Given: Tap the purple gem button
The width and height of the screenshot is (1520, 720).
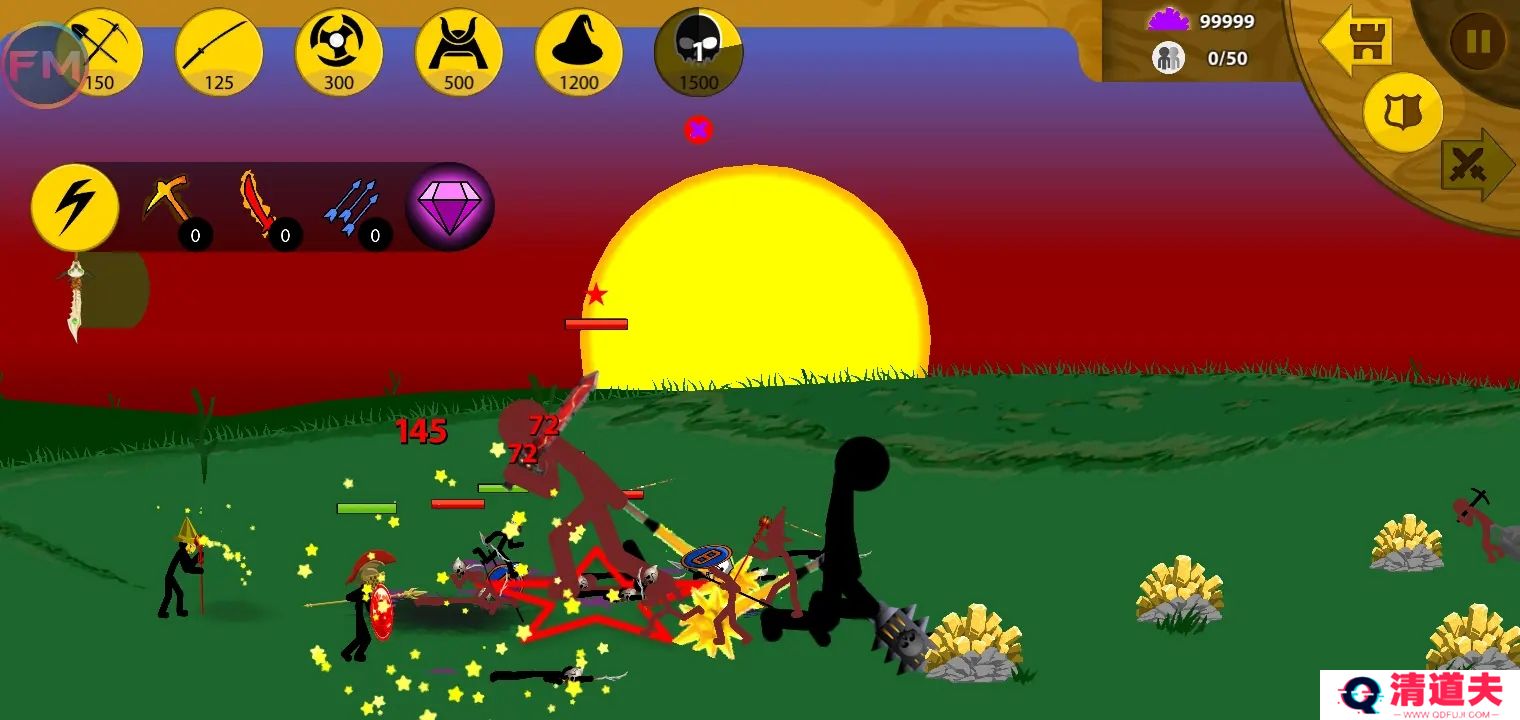Looking at the screenshot, I should point(450,205).
